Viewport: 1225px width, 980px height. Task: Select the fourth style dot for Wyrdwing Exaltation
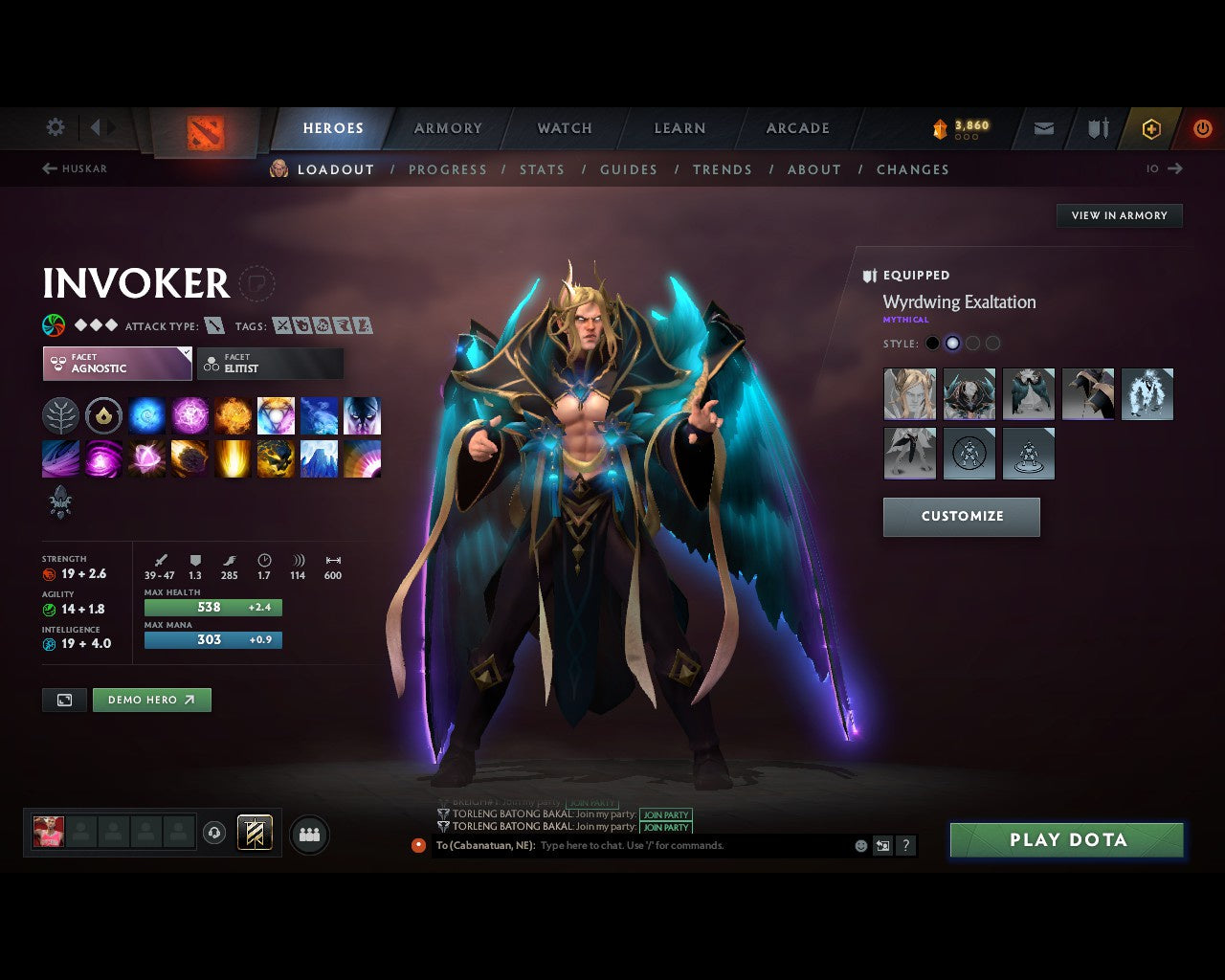point(992,343)
